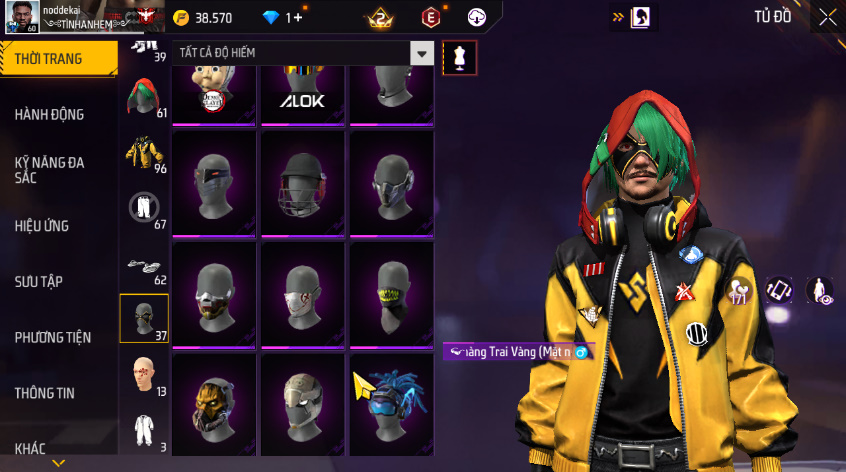Open the THÔNG TIN tab
846x472 pixels.
point(45,393)
